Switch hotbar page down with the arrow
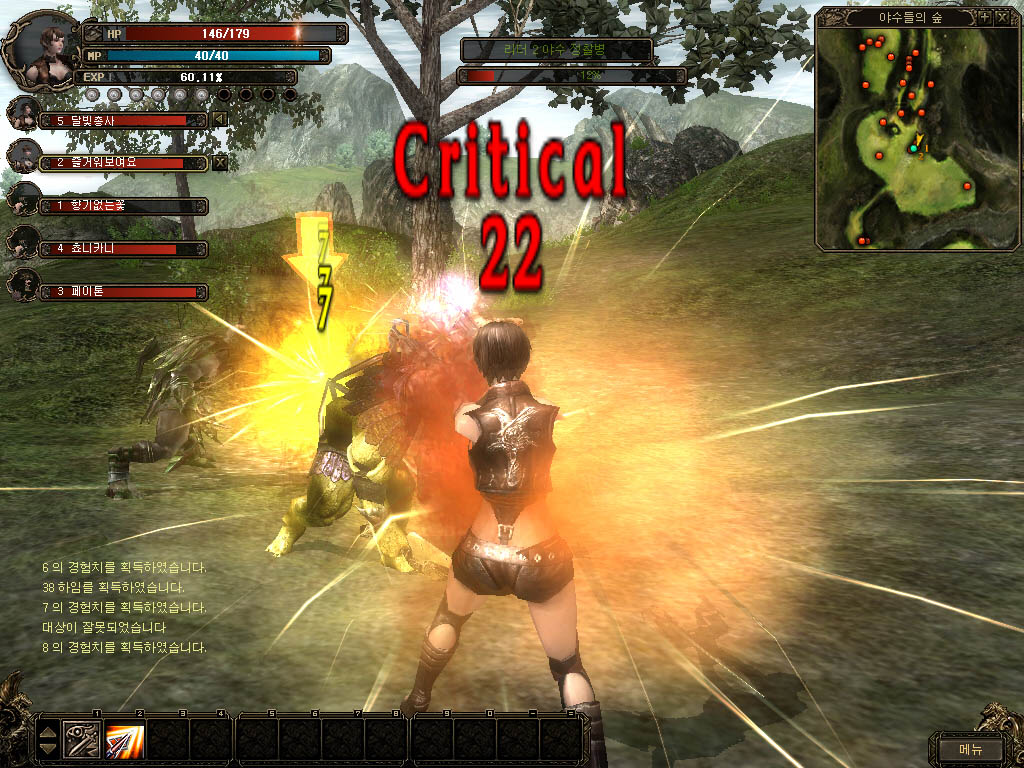 tap(47, 749)
